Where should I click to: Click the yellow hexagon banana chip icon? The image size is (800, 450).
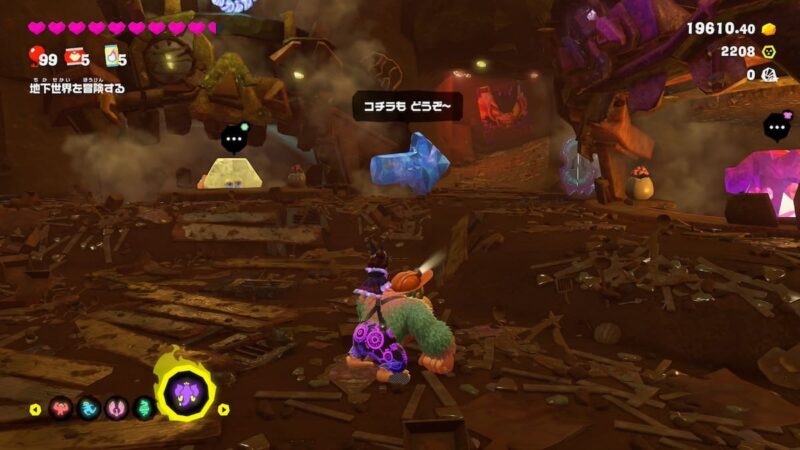coord(769,51)
